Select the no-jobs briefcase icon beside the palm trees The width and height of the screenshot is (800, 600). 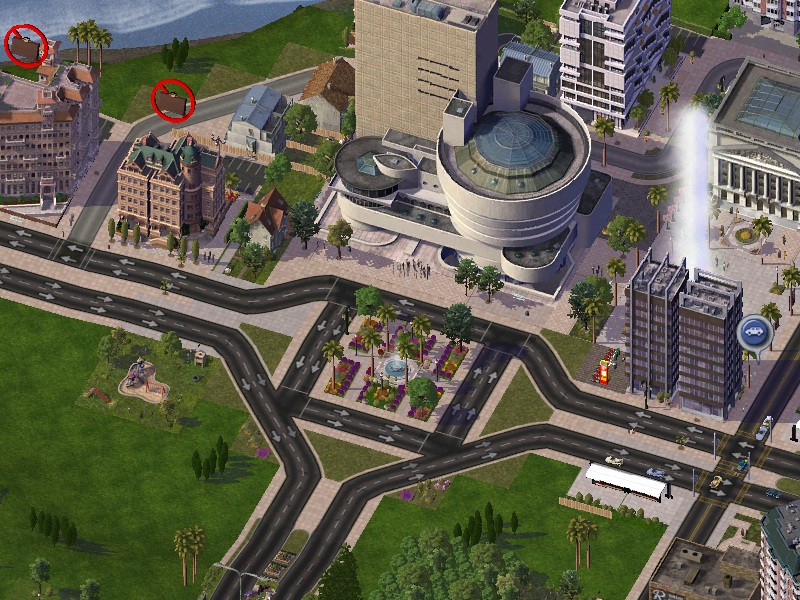click(26, 46)
